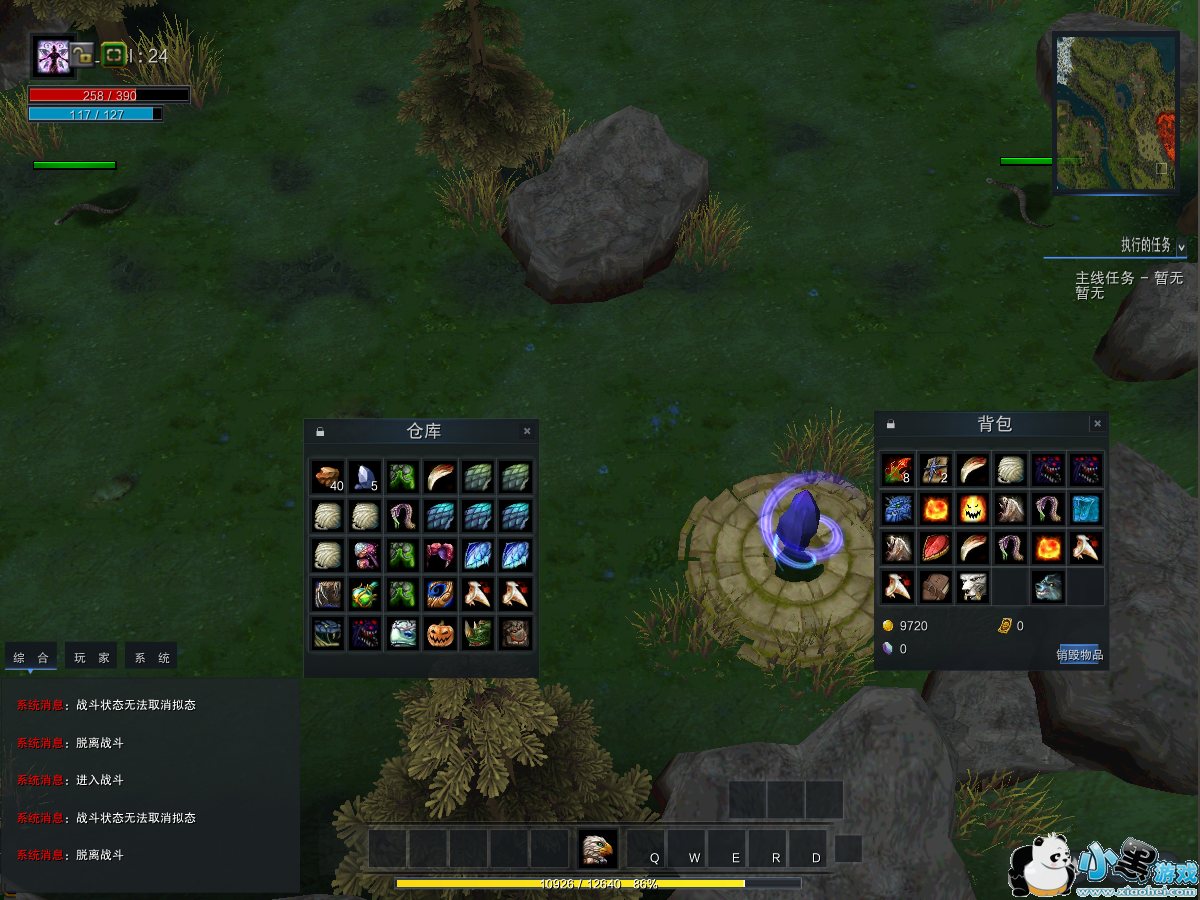The width and height of the screenshot is (1200, 900).
Task: Click the character portrait icon
Action: 51,56
